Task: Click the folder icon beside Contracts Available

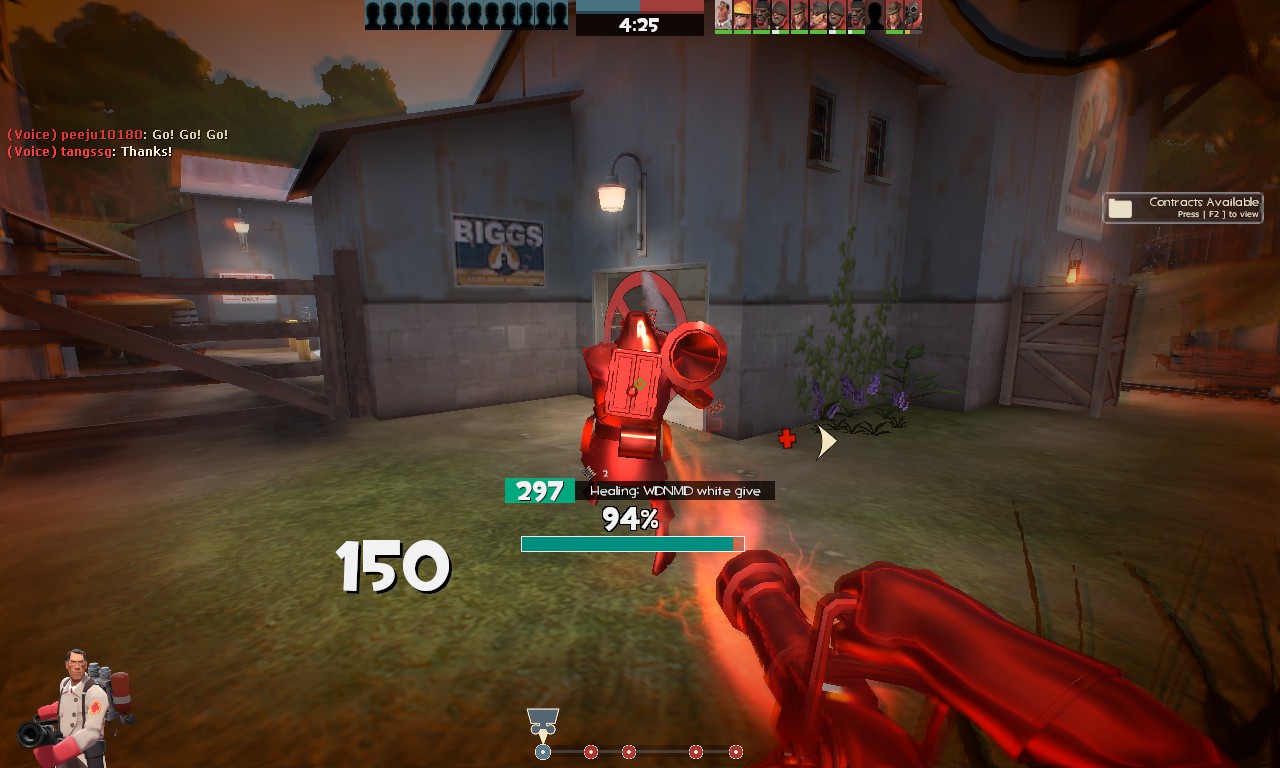Action: [x=1121, y=208]
